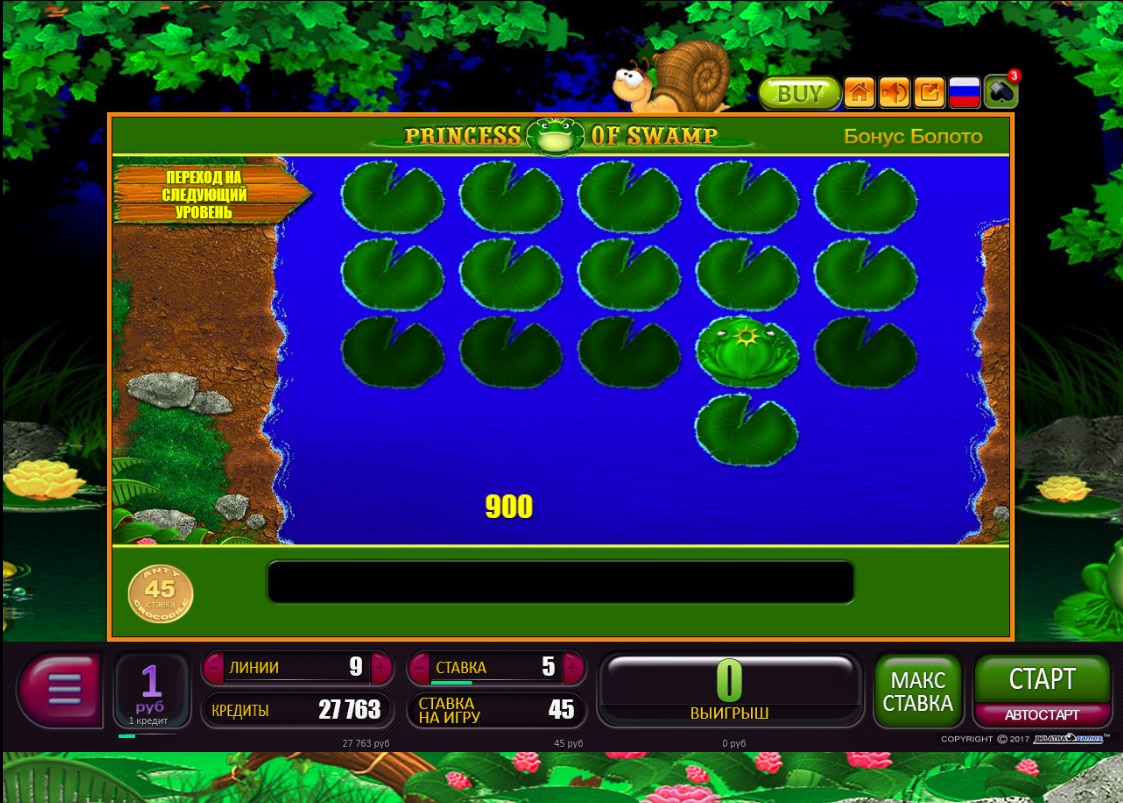Toggle sound with the speaker icon
The height and width of the screenshot is (803, 1123).
[x=894, y=93]
